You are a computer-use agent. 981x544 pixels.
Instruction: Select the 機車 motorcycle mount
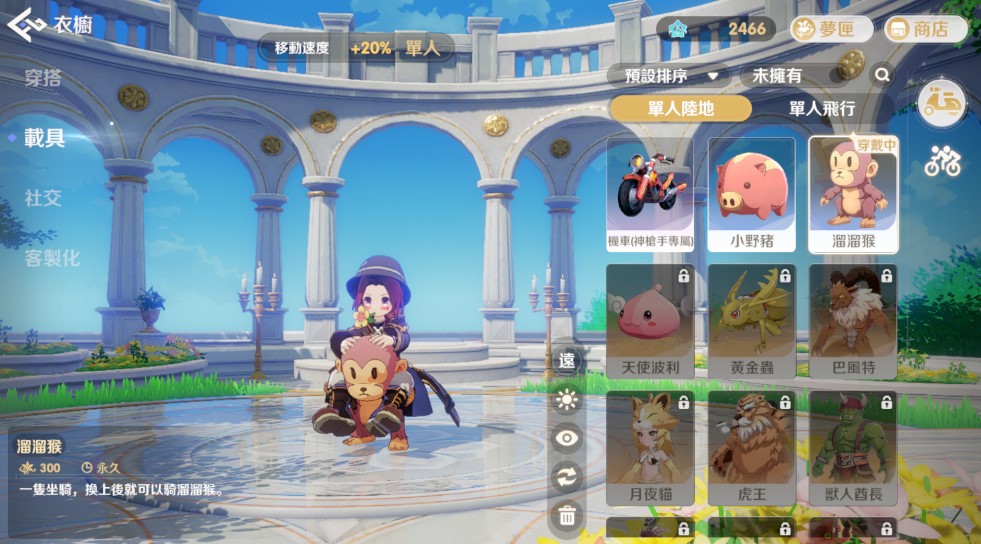click(649, 194)
